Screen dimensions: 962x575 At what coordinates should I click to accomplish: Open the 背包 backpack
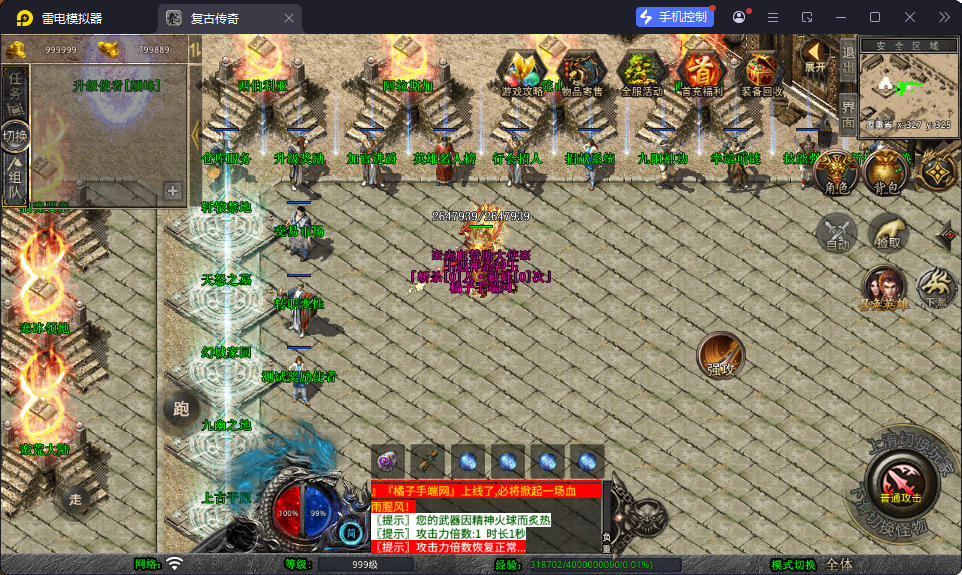pyautogui.click(x=884, y=173)
